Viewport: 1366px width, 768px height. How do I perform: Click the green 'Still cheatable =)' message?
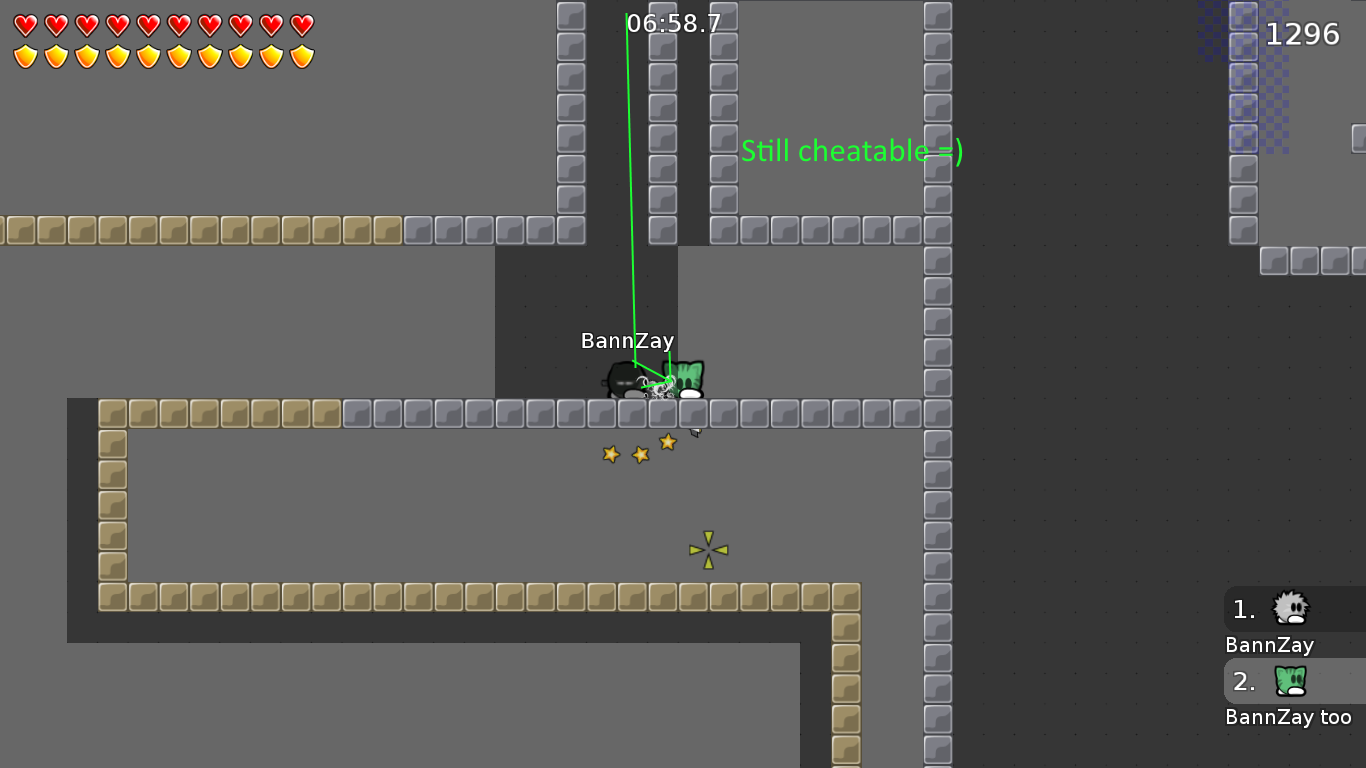coord(851,151)
